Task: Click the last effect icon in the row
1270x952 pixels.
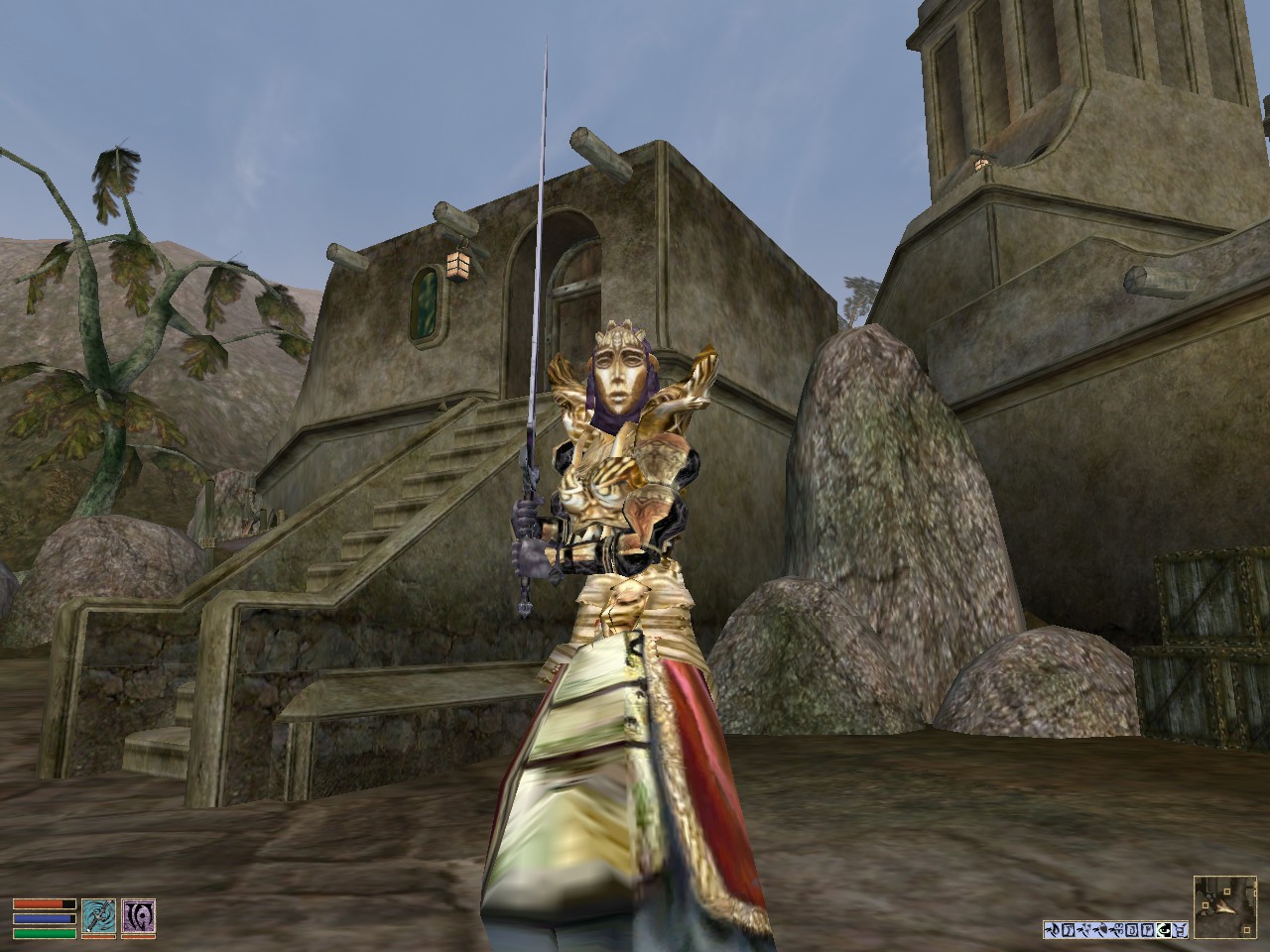Action: tap(1180, 929)
